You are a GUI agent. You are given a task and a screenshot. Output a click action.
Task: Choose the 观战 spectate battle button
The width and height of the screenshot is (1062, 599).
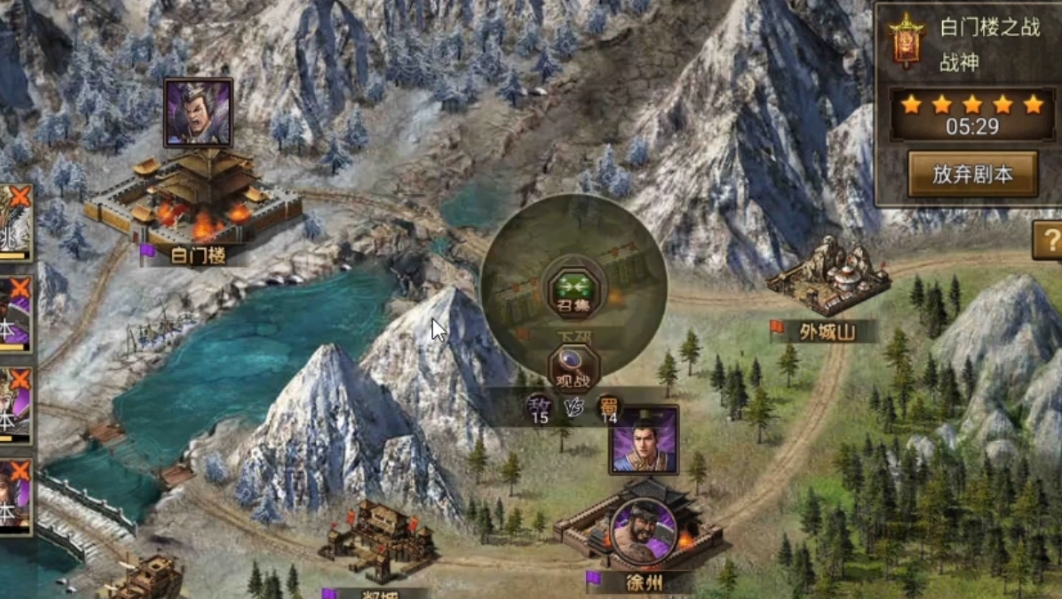(x=573, y=366)
